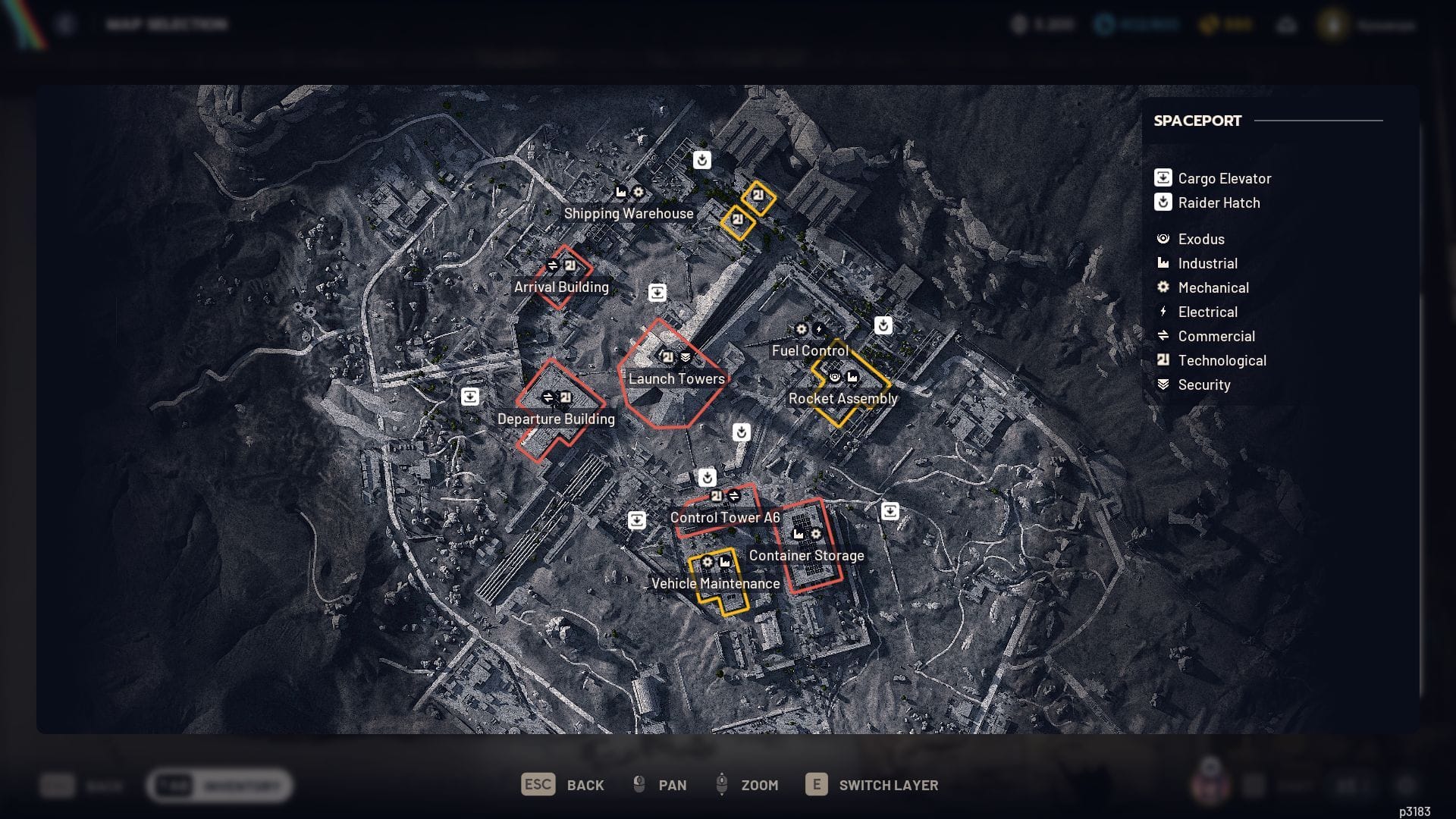Select the Cargo Elevator icon left of Departure Building

472,396
